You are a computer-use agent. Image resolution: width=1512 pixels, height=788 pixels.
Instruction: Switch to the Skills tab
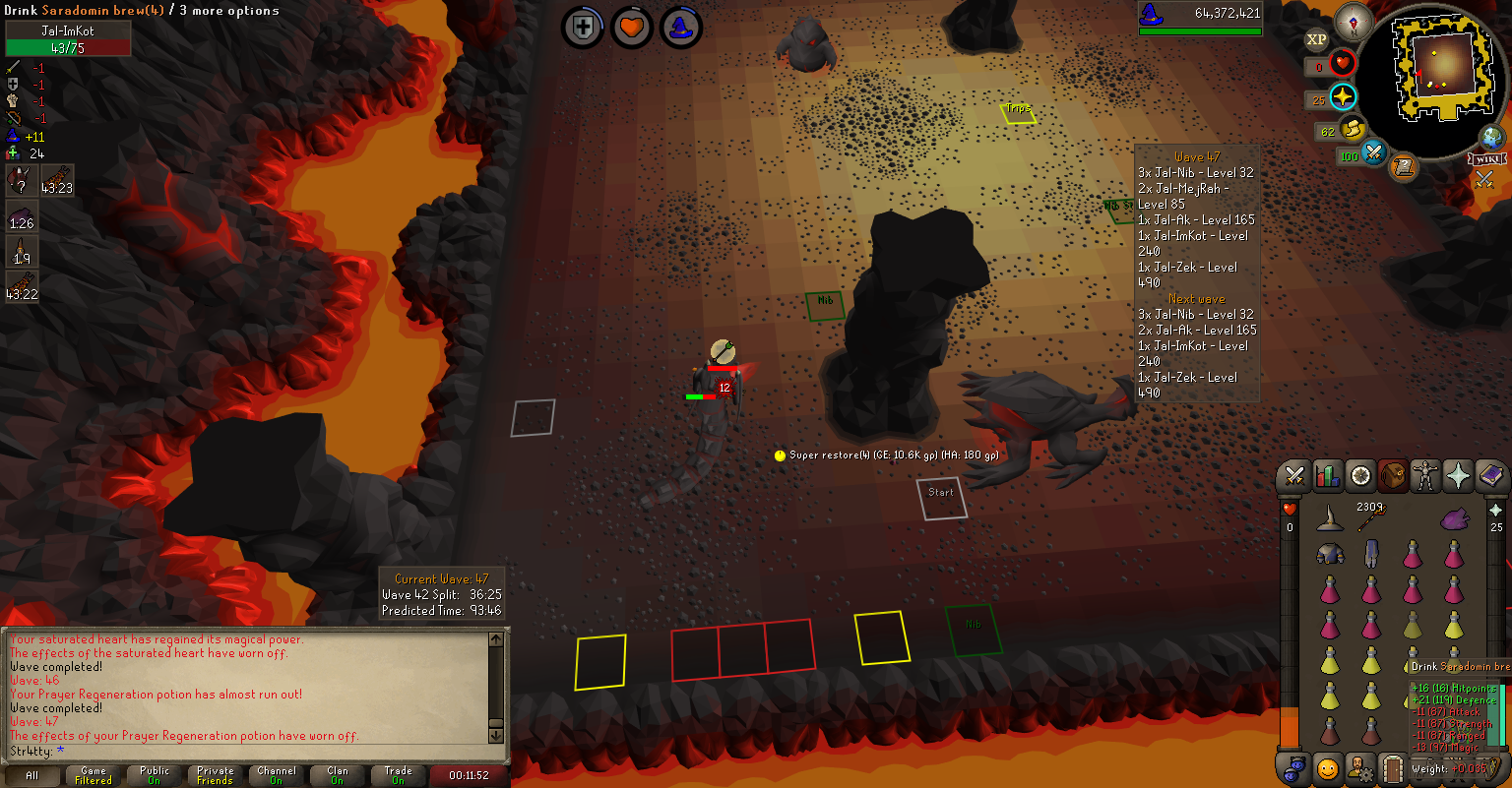1328,476
